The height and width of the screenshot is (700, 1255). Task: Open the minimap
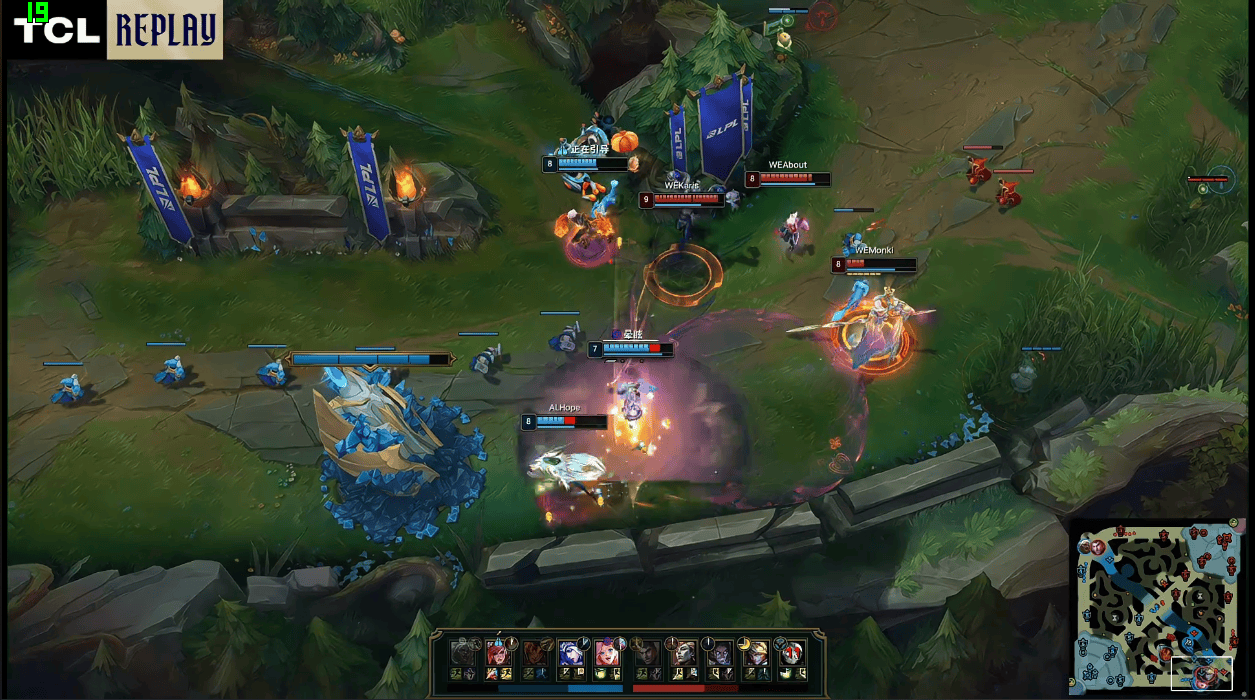pos(1160,605)
